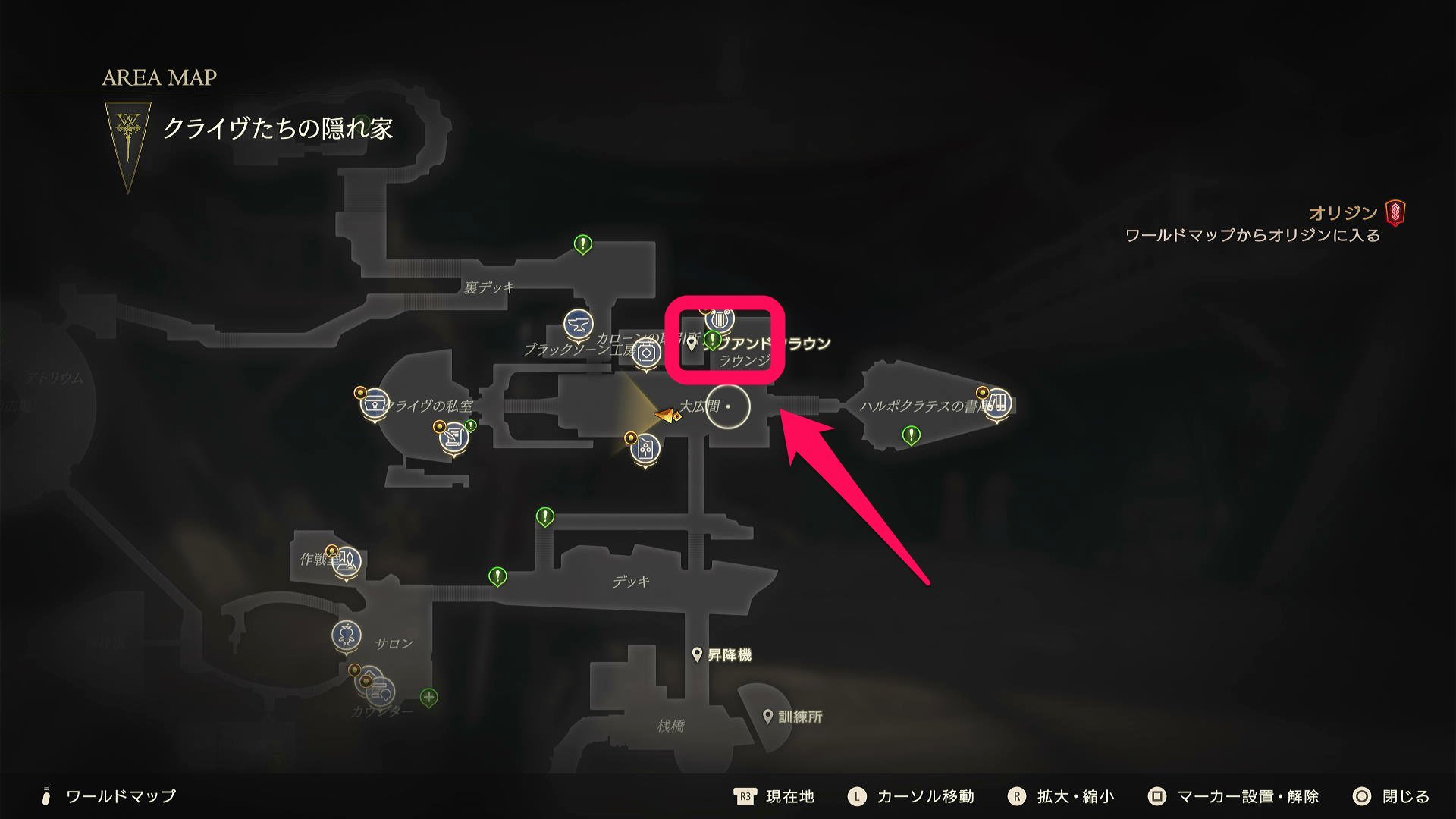Select the Harpocrates book marker

coord(997,402)
